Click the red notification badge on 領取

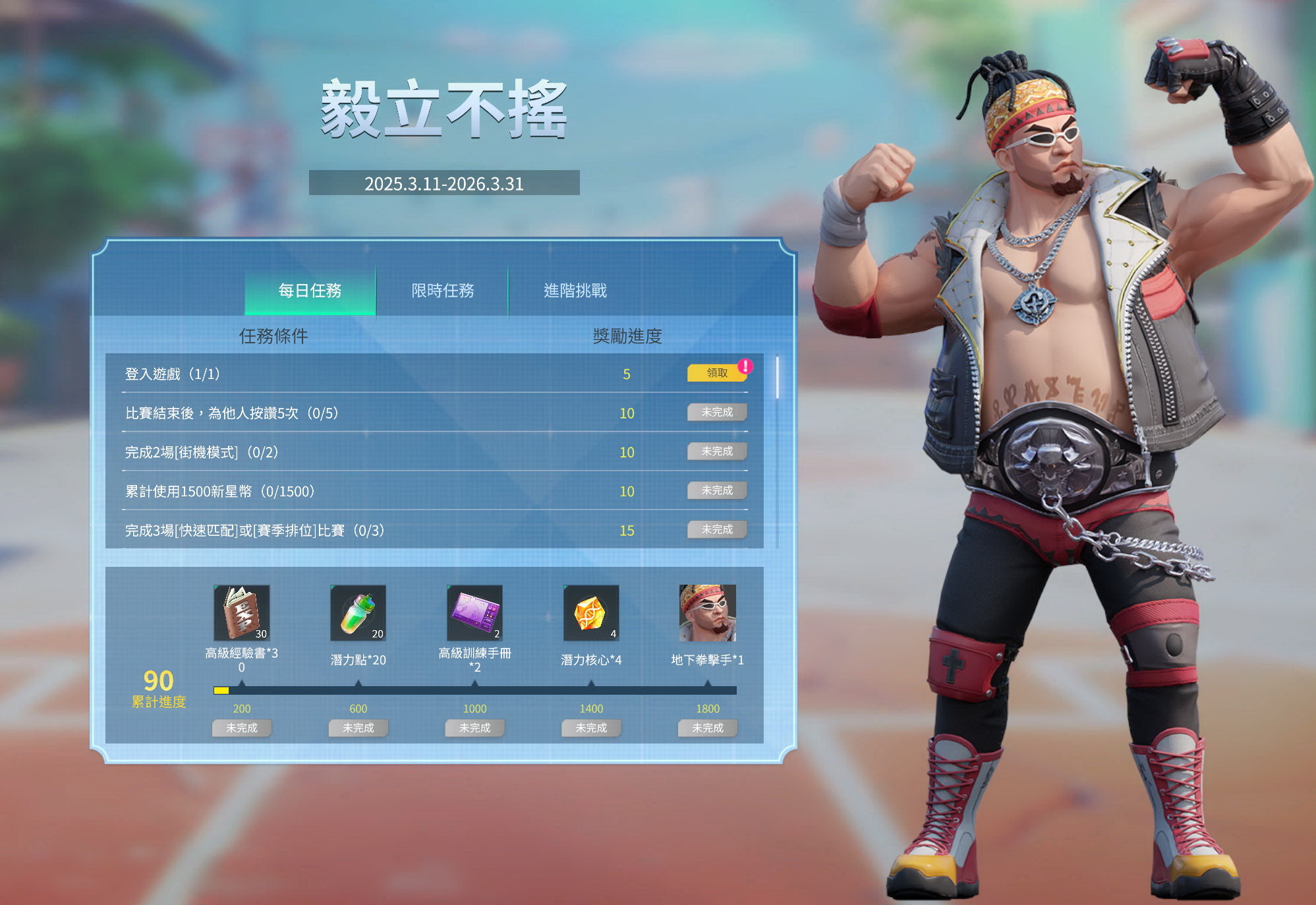tap(745, 366)
